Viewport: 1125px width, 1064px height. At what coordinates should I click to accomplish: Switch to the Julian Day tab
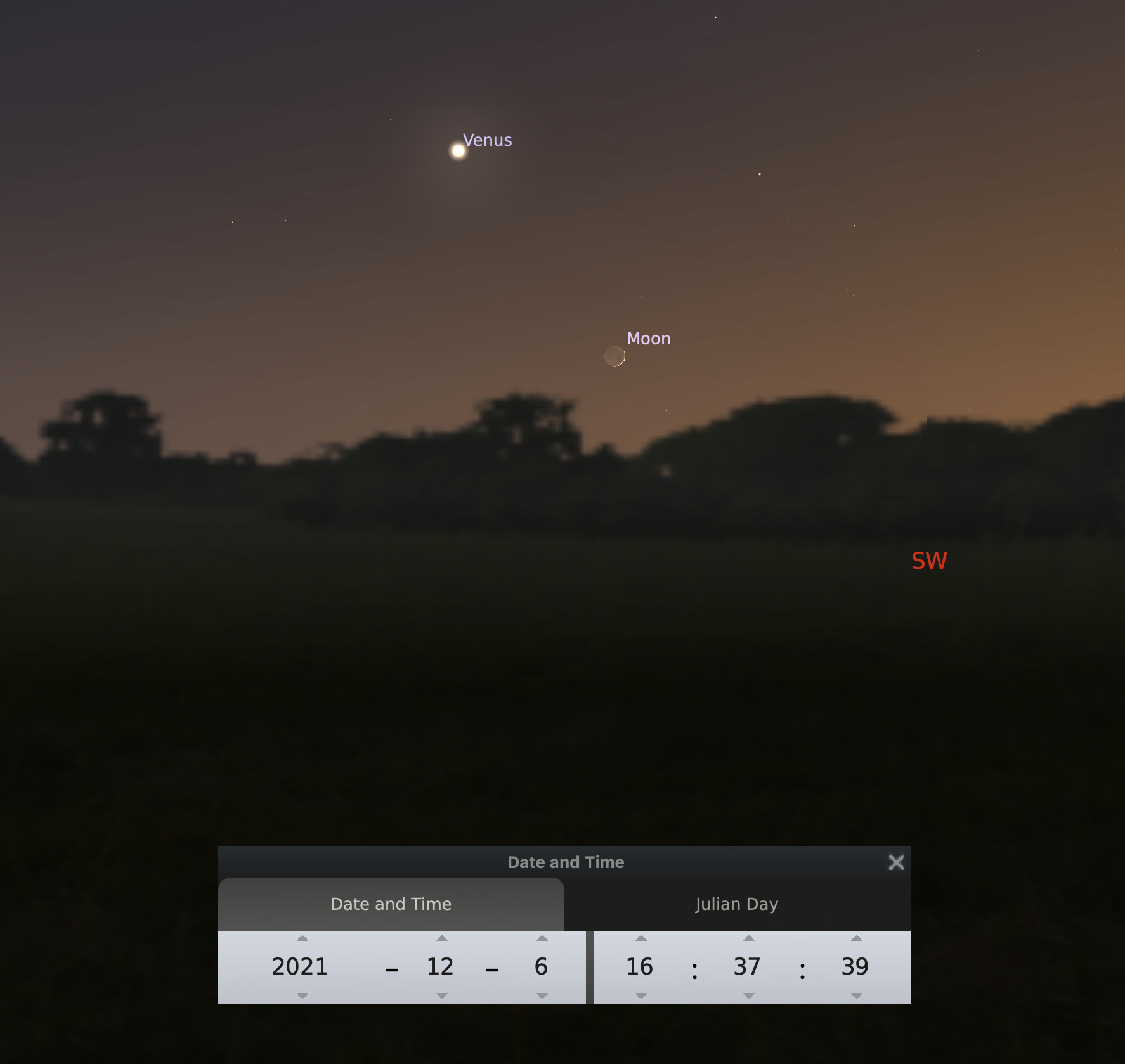click(x=736, y=904)
